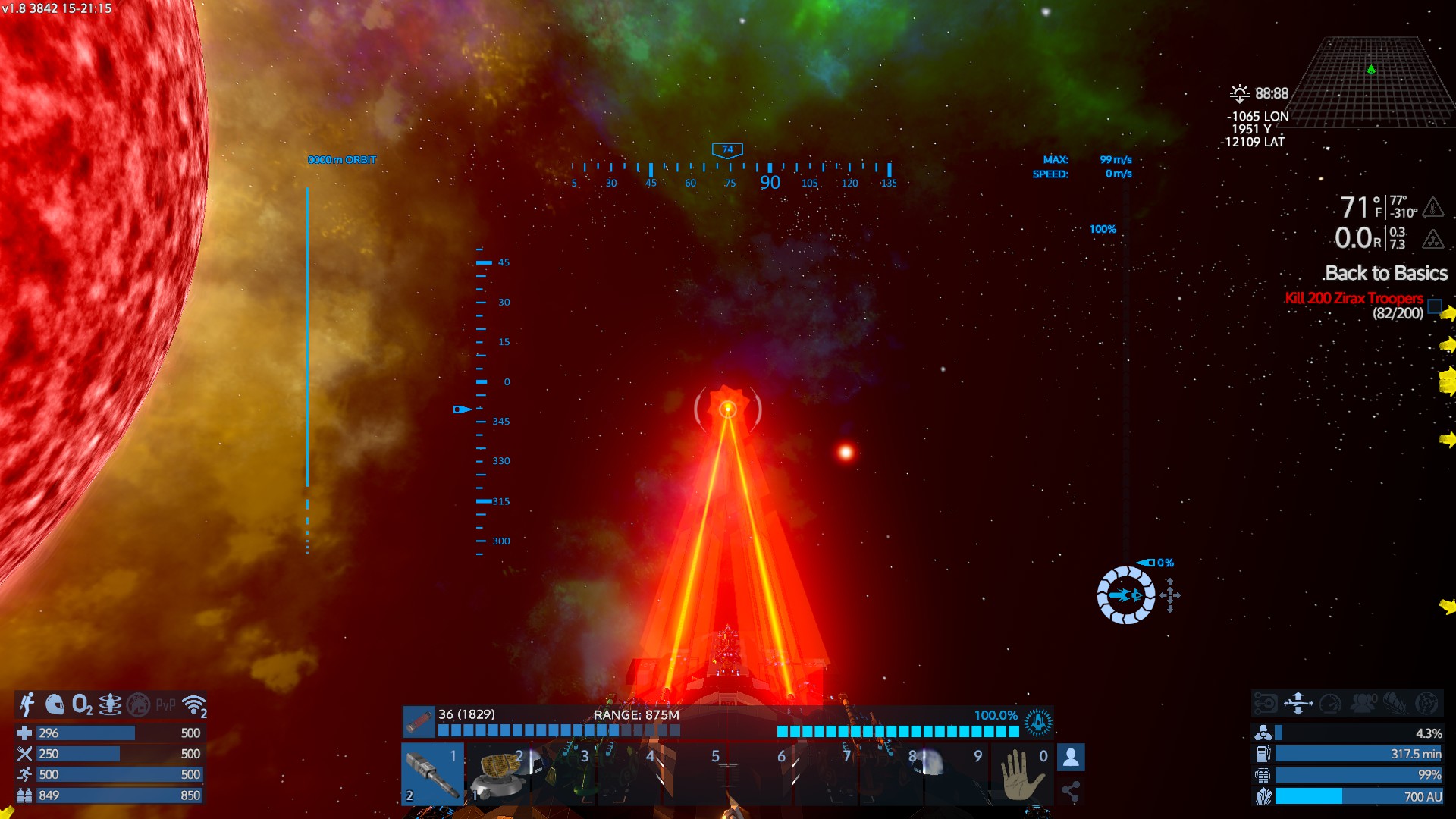Select the gatling gun in hotbar slot 1
1456x819 pixels.
432,773
